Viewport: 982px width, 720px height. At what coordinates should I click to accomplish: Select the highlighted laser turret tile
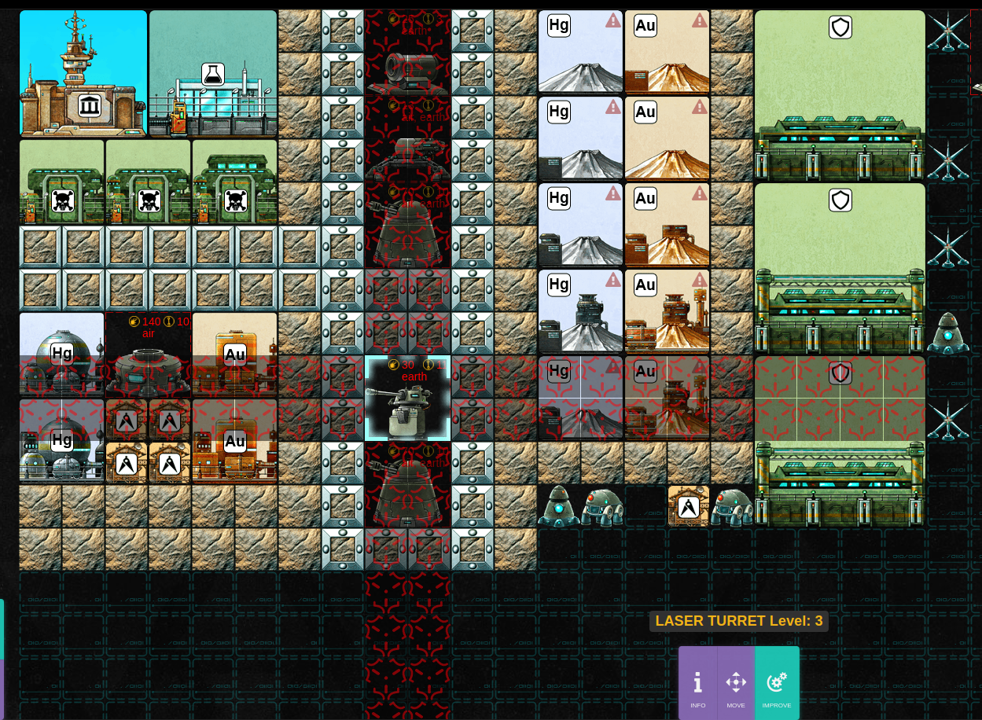click(x=407, y=399)
